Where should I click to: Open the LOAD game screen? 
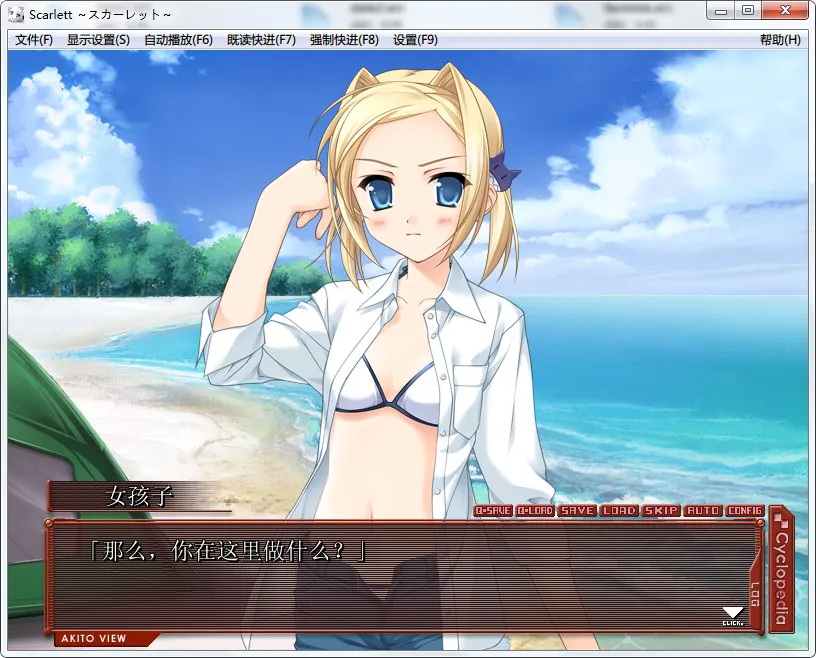click(x=619, y=511)
